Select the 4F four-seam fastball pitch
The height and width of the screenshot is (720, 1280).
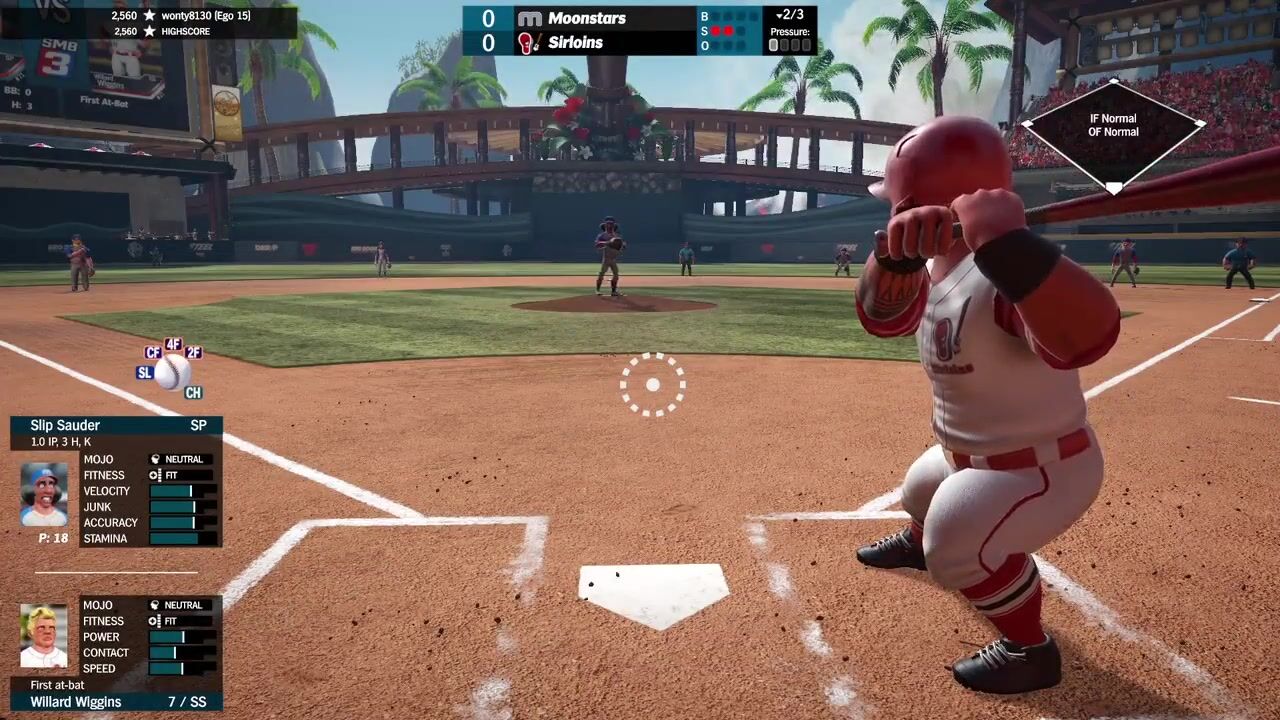coord(174,344)
